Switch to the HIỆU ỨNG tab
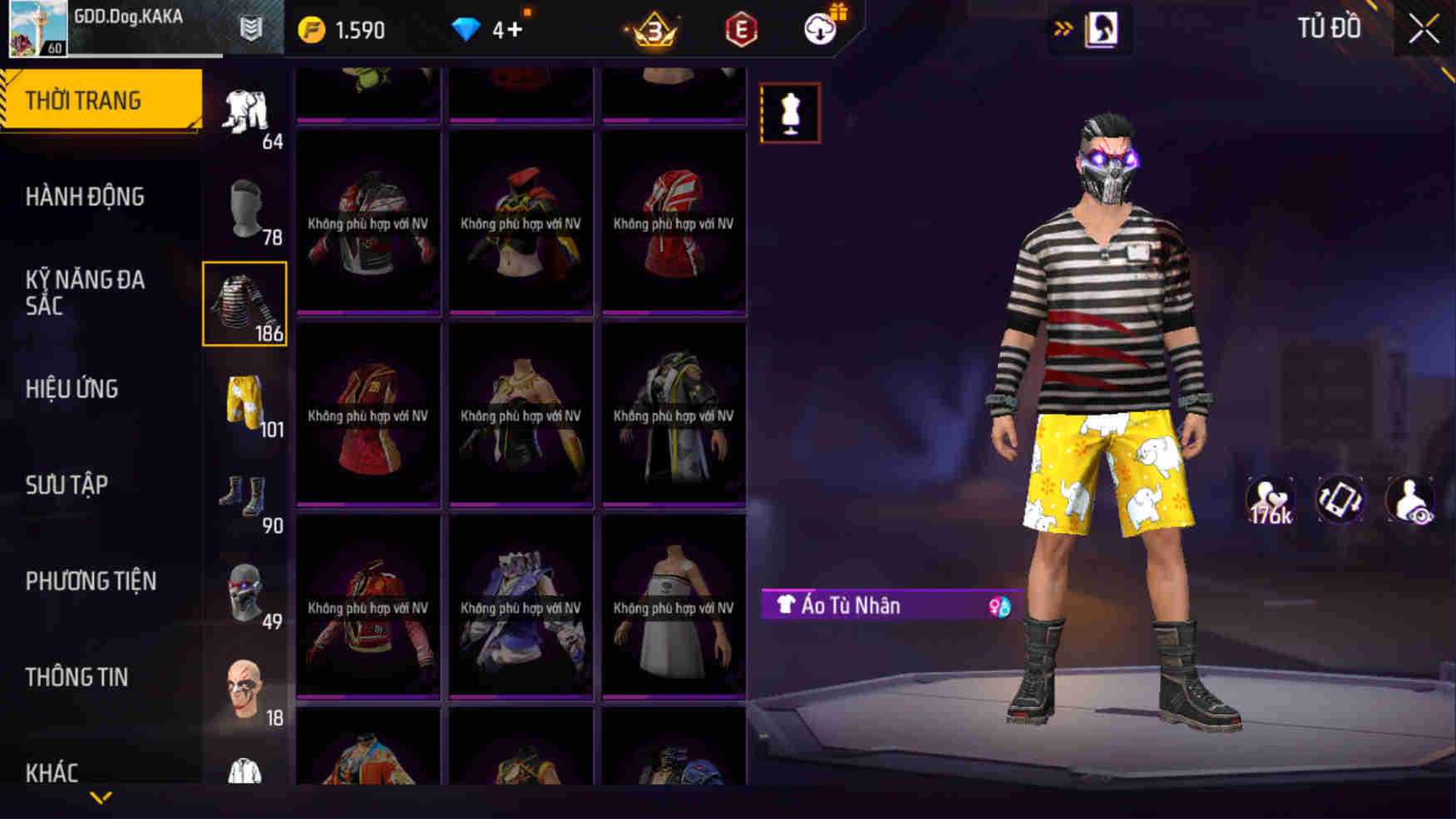This screenshot has width=1456, height=819. tap(73, 388)
